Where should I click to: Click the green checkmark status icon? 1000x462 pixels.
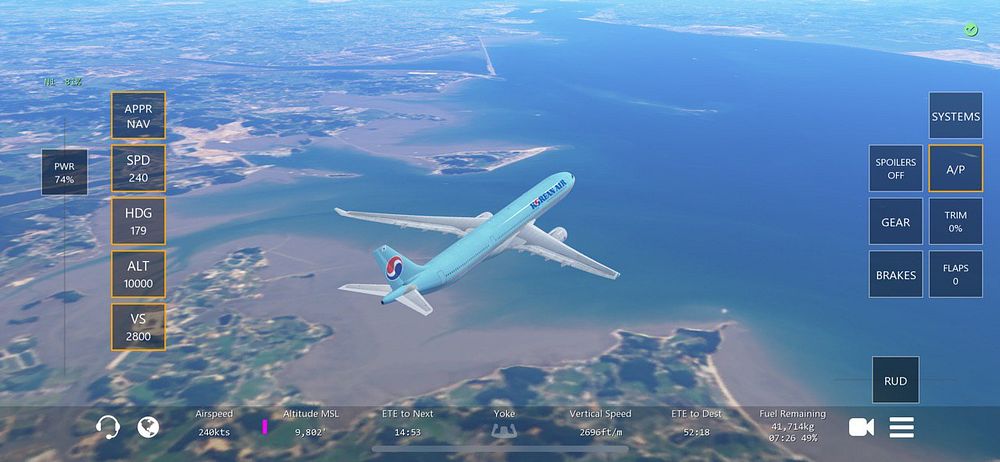tap(970, 30)
